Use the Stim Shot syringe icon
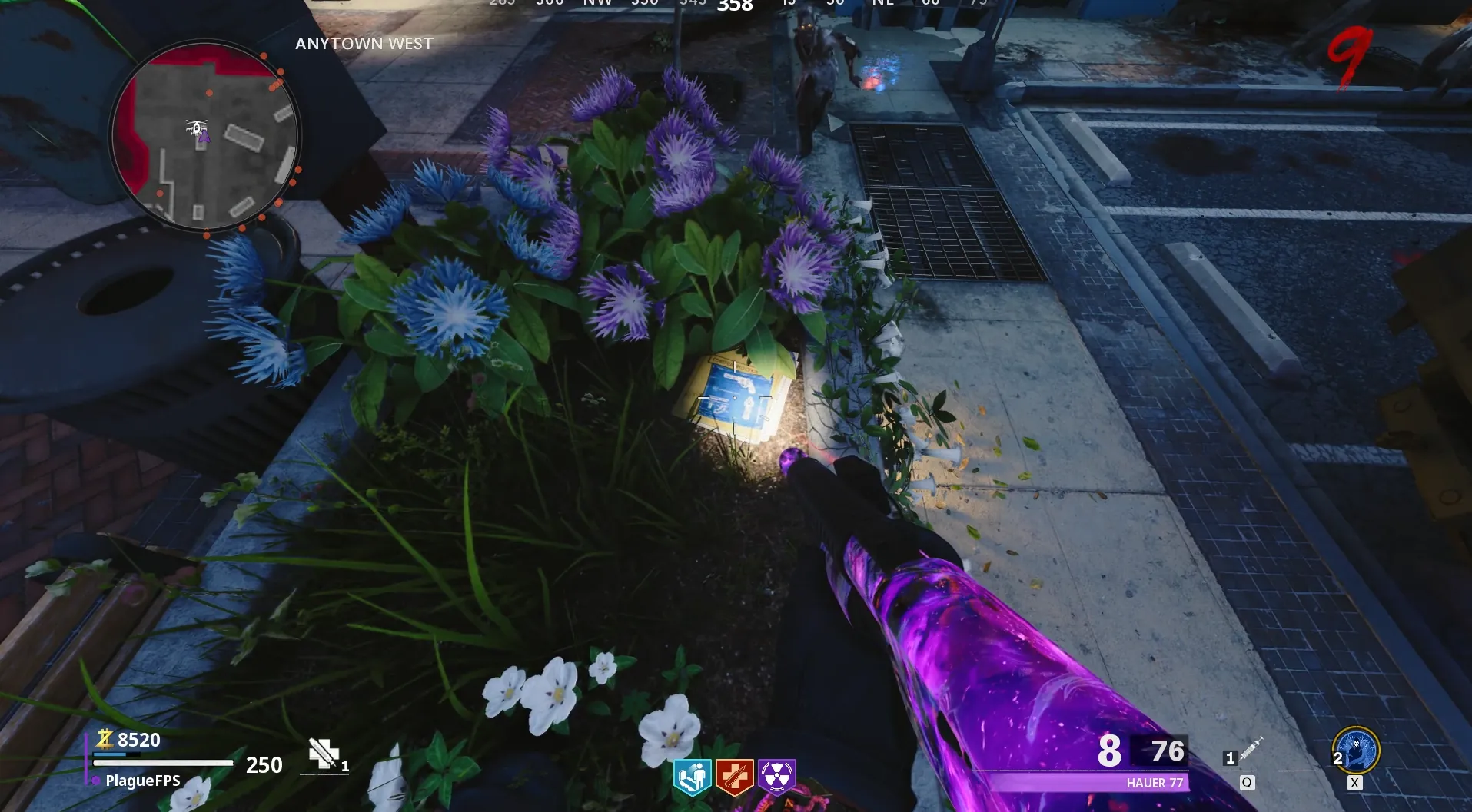 [1251, 748]
